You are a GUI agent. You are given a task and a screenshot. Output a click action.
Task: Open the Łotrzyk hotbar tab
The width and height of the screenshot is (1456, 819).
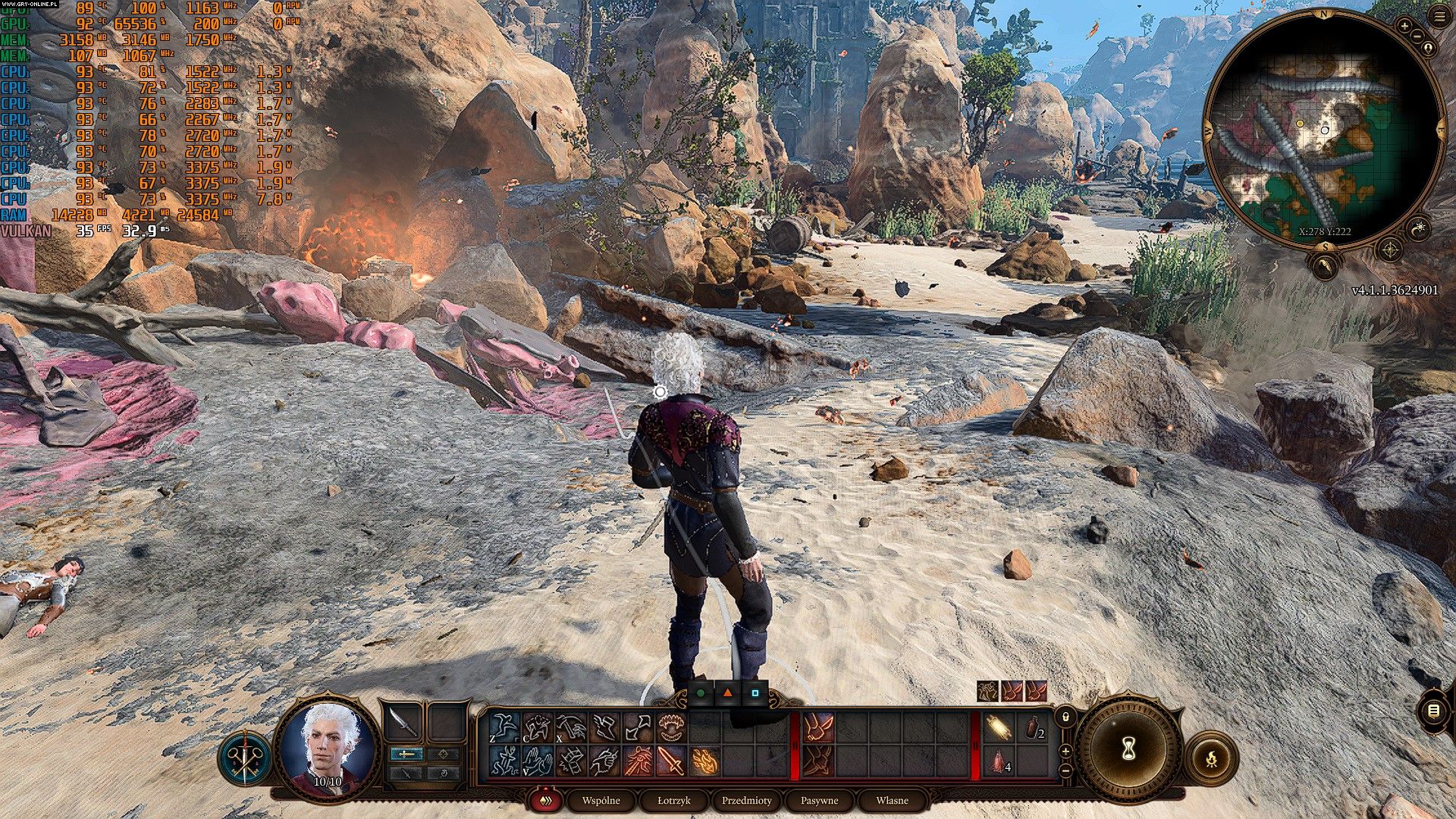click(x=673, y=800)
